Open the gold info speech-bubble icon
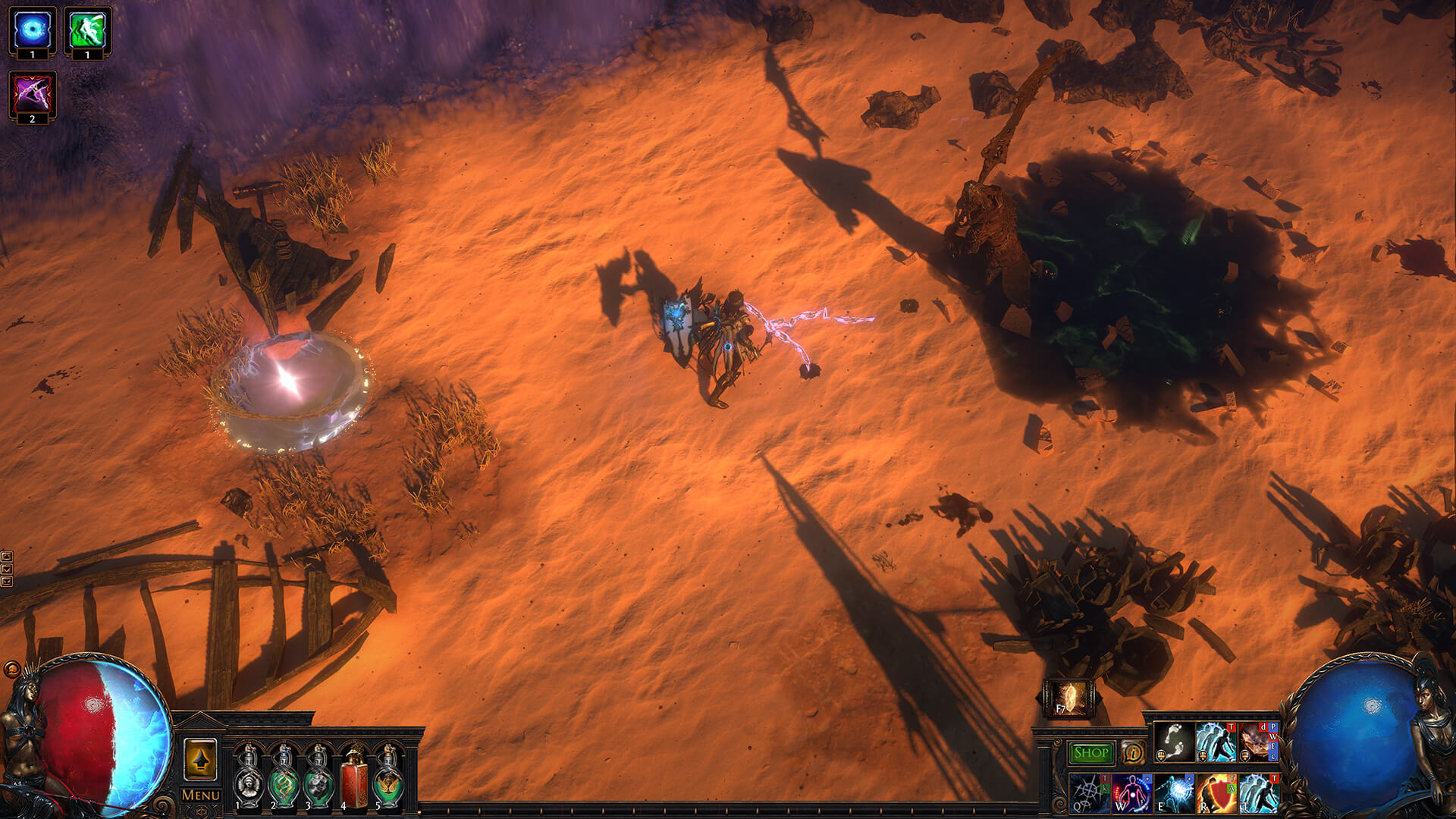 pyautogui.click(x=1133, y=753)
